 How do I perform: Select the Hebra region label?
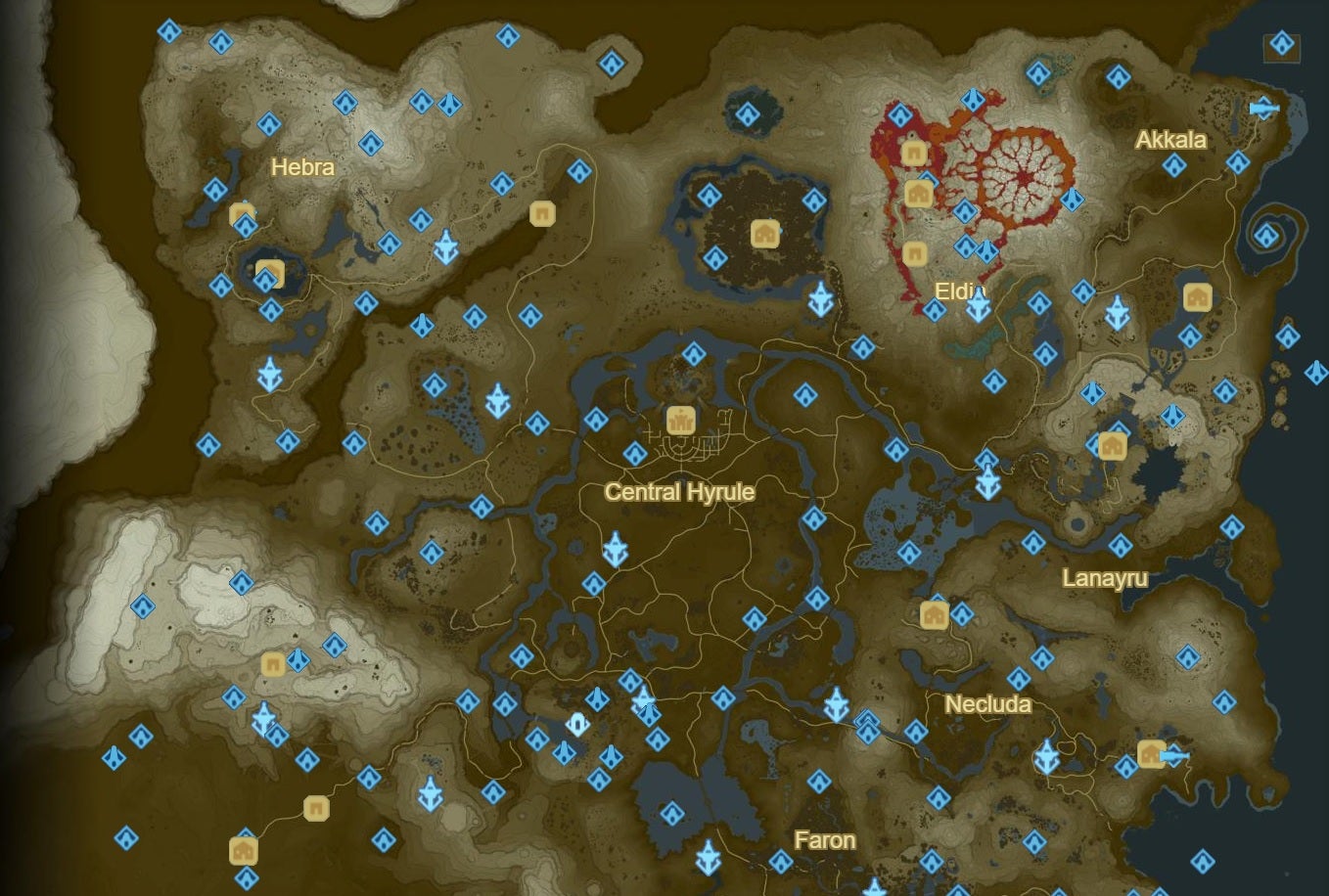pos(303,167)
